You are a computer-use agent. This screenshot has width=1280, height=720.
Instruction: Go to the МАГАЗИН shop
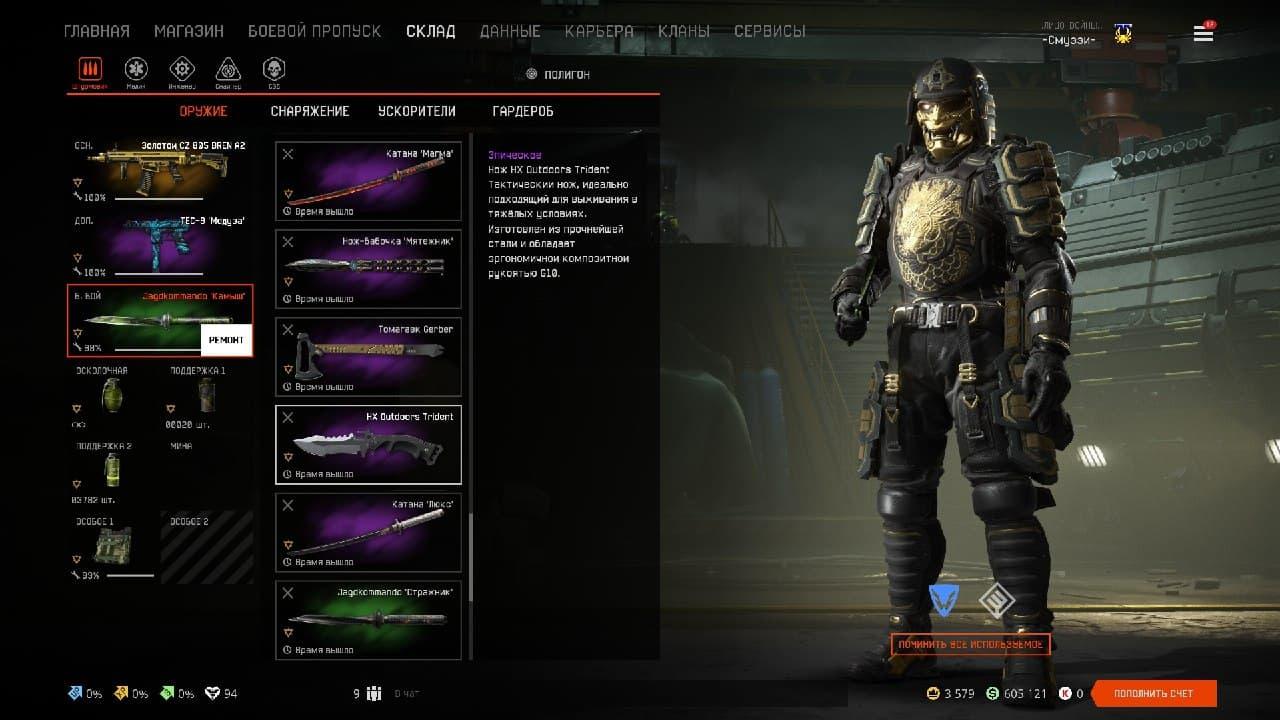point(189,31)
